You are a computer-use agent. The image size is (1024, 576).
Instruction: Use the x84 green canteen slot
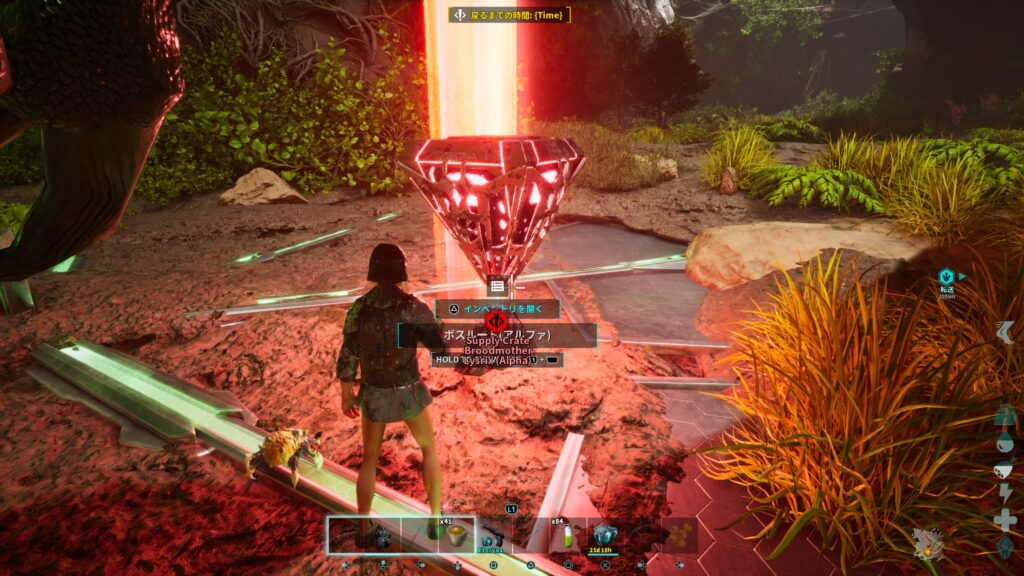(x=568, y=535)
